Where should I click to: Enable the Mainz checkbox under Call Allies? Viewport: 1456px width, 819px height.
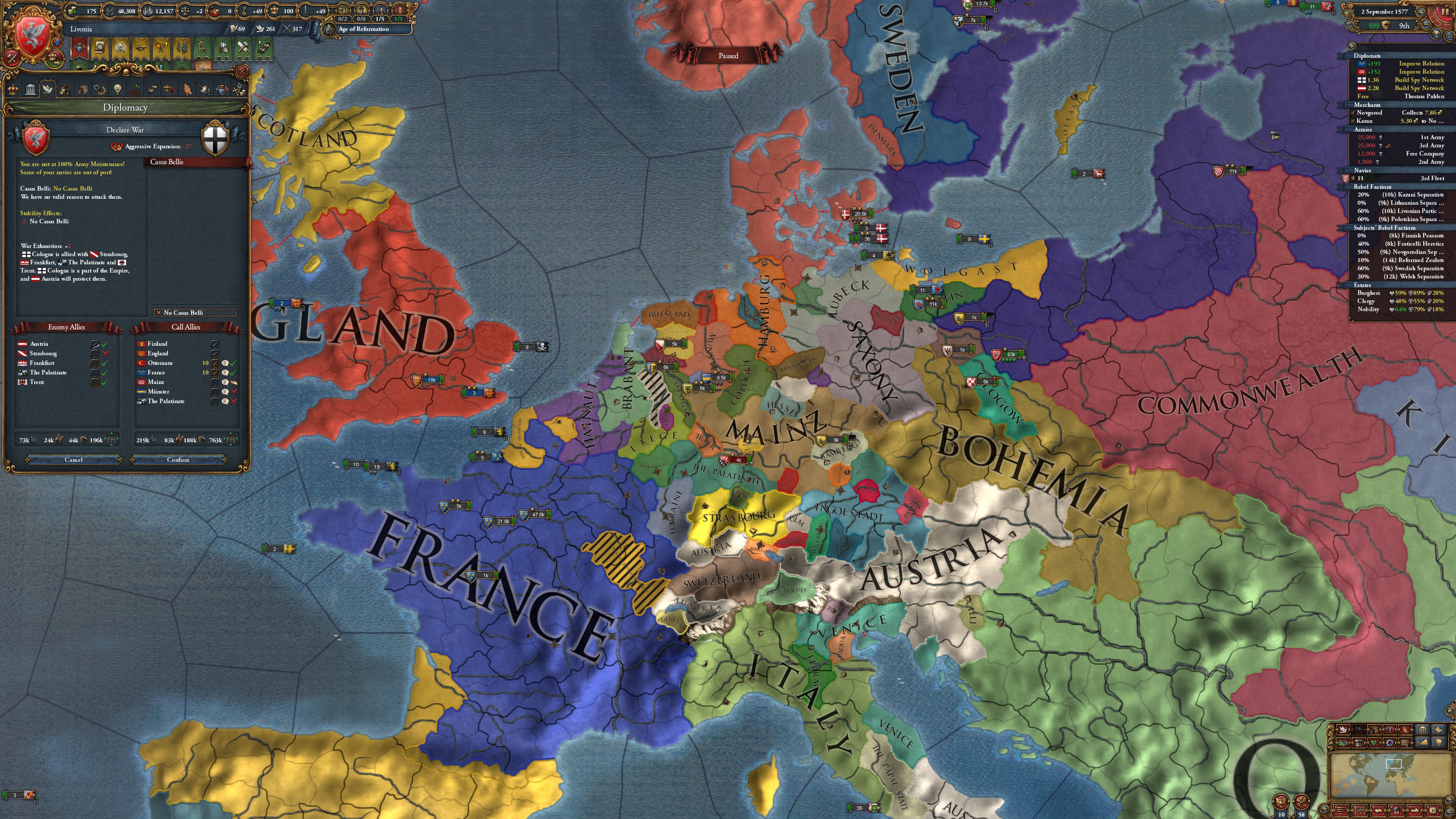coord(215,382)
